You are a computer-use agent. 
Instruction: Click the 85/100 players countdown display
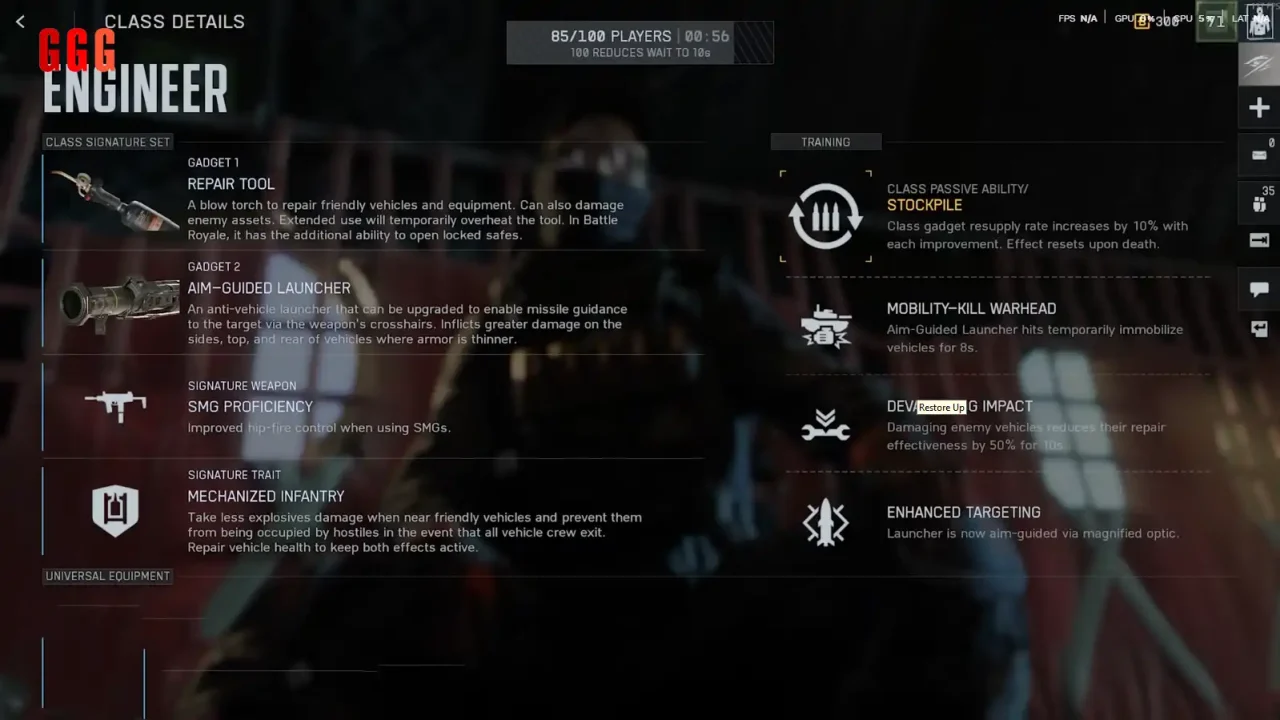click(640, 42)
